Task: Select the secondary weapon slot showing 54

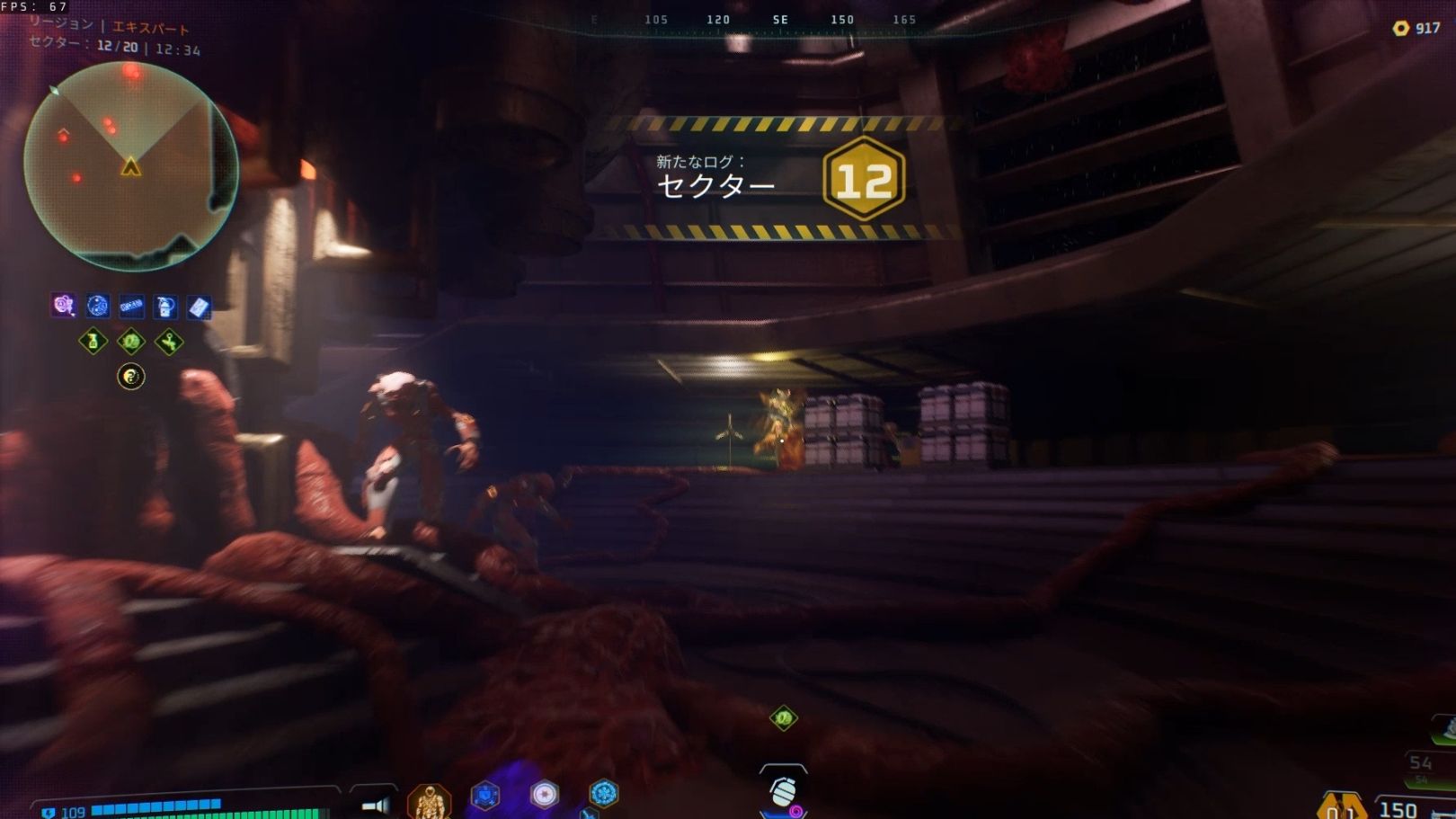Action: [1423, 764]
